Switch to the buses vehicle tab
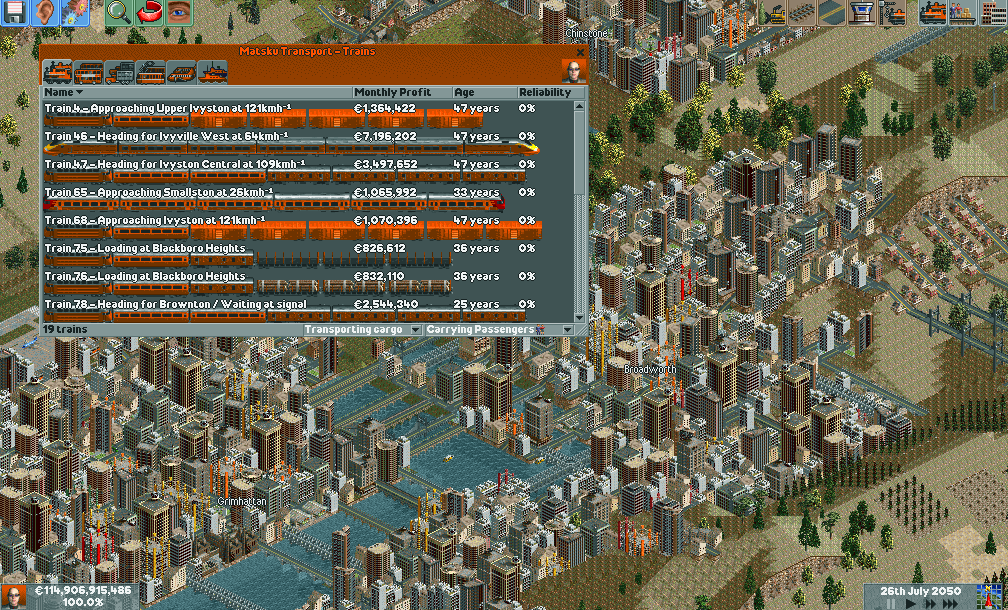The image size is (1008, 610). point(88,72)
